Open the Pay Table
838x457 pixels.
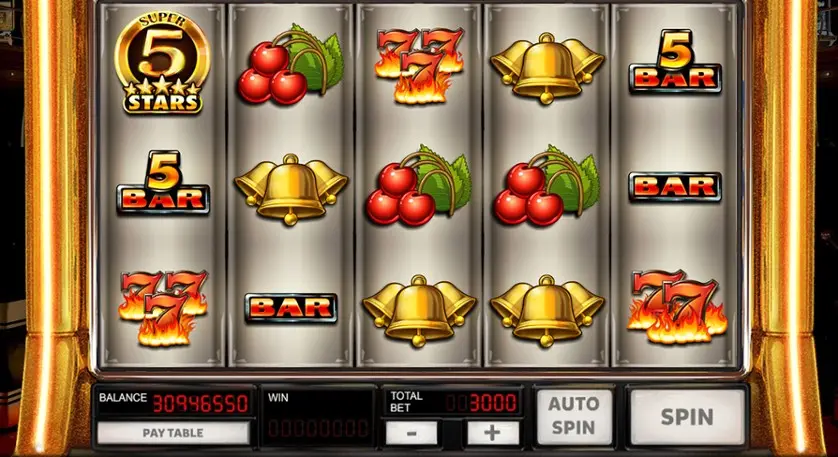(x=172, y=433)
